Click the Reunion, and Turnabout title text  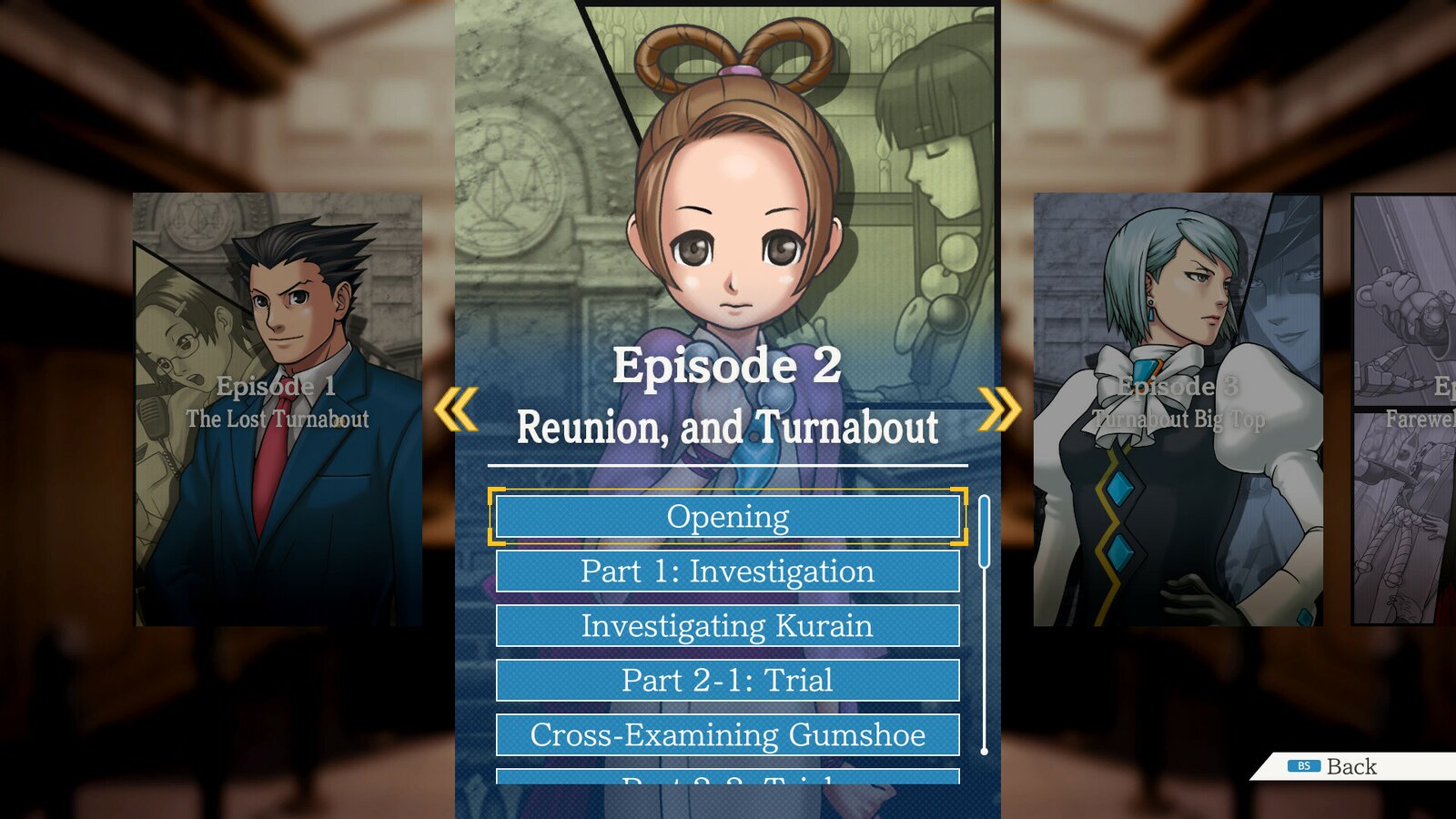[x=728, y=423]
